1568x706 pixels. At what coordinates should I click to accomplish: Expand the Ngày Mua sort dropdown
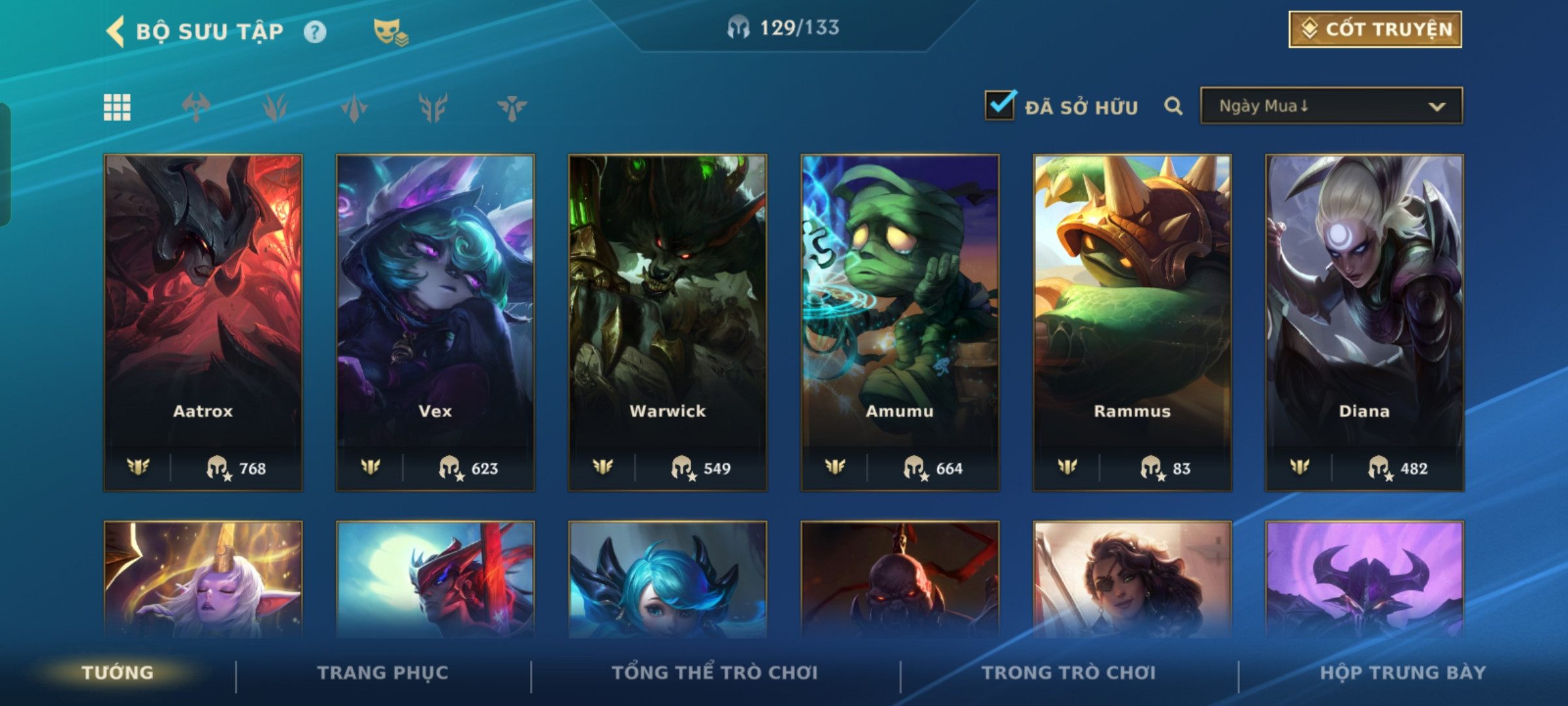[x=1331, y=106]
